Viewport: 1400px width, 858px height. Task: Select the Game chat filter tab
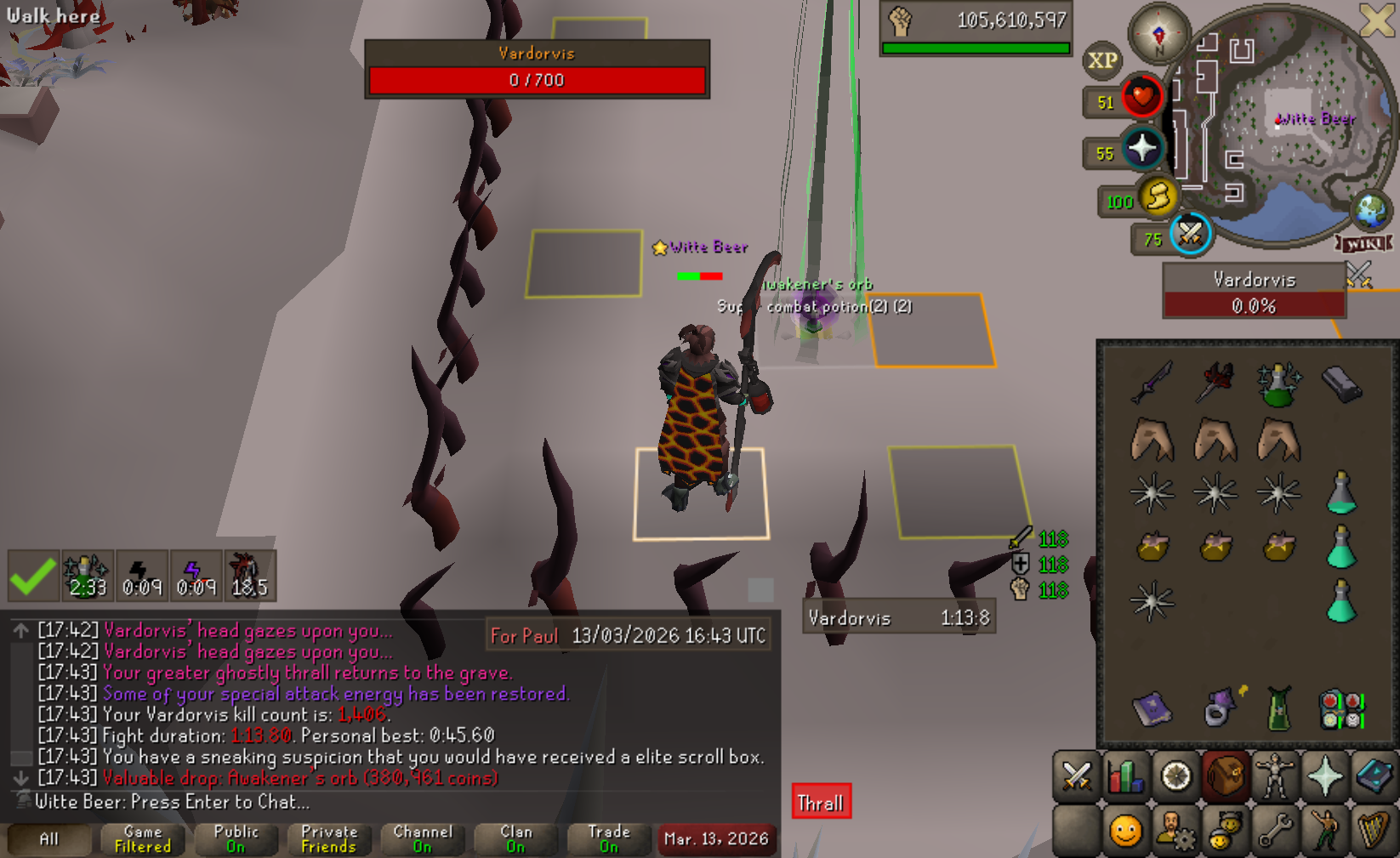tap(143, 839)
